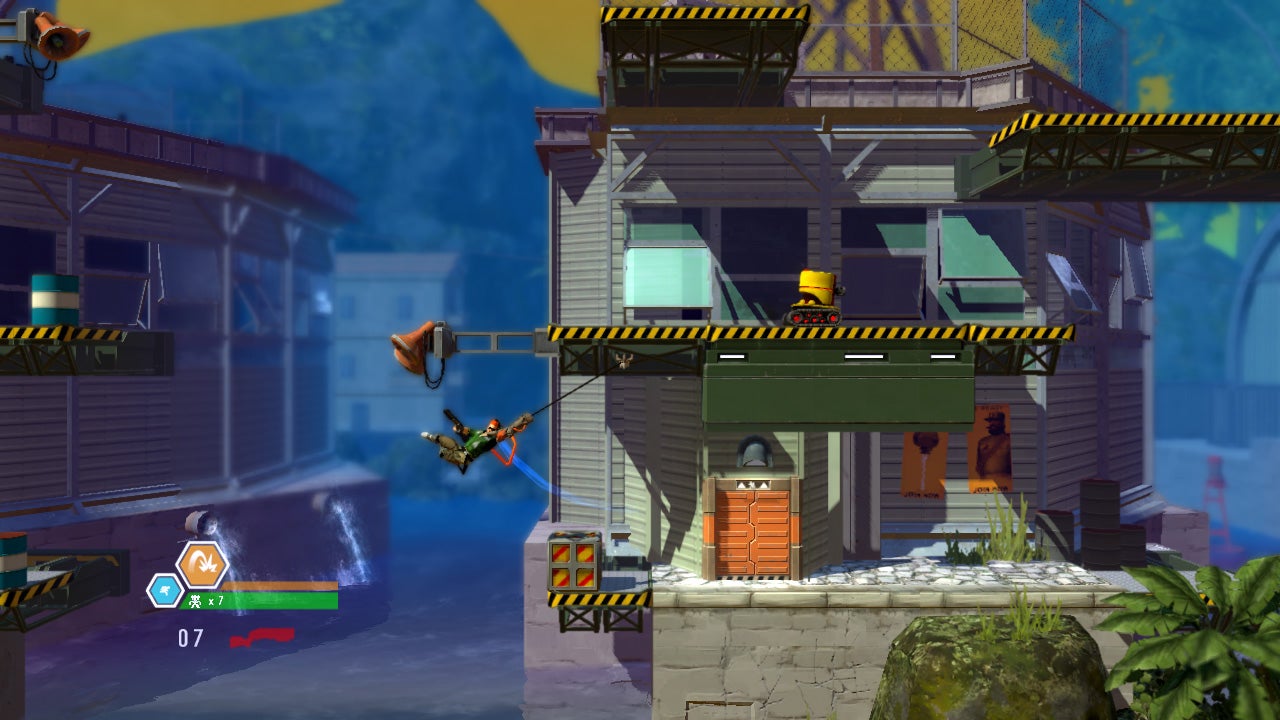Click the red signature scribble near the lives counter
This screenshot has width=1280, height=720.
coord(263,636)
